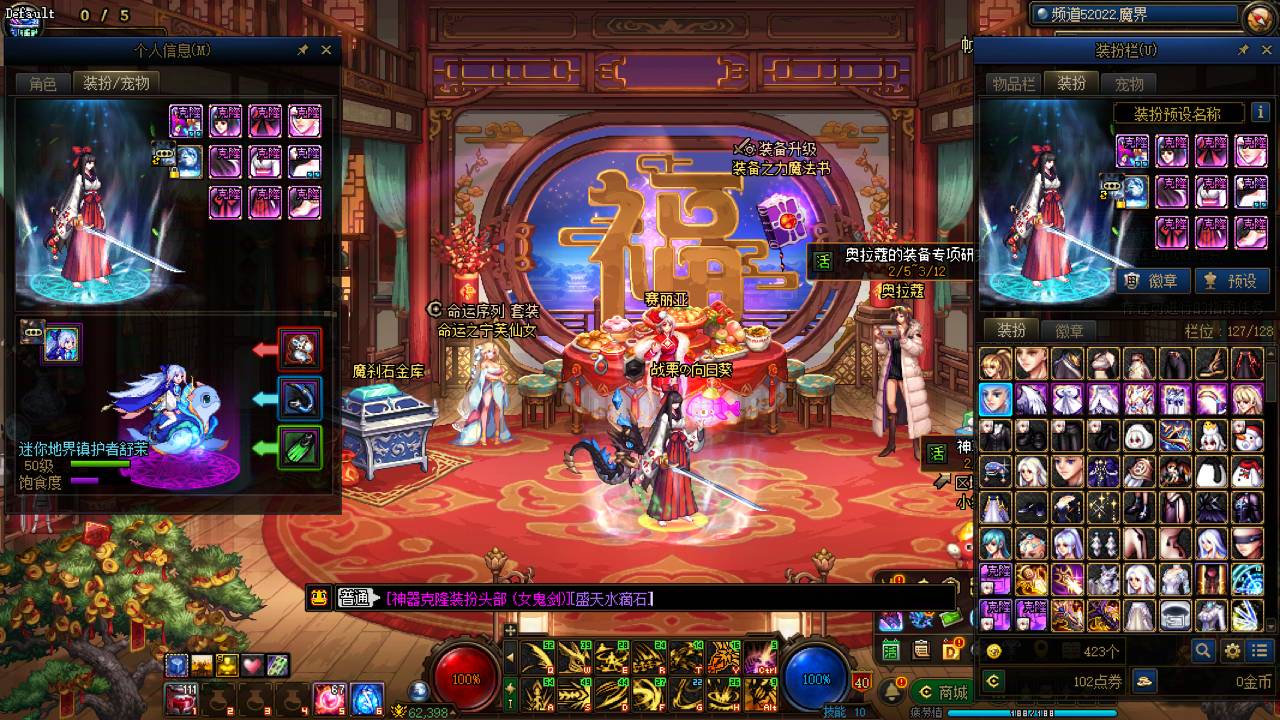This screenshot has height=720, width=1280.
Task: Click the magnifier search button in inventory
Action: [1203, 651]
